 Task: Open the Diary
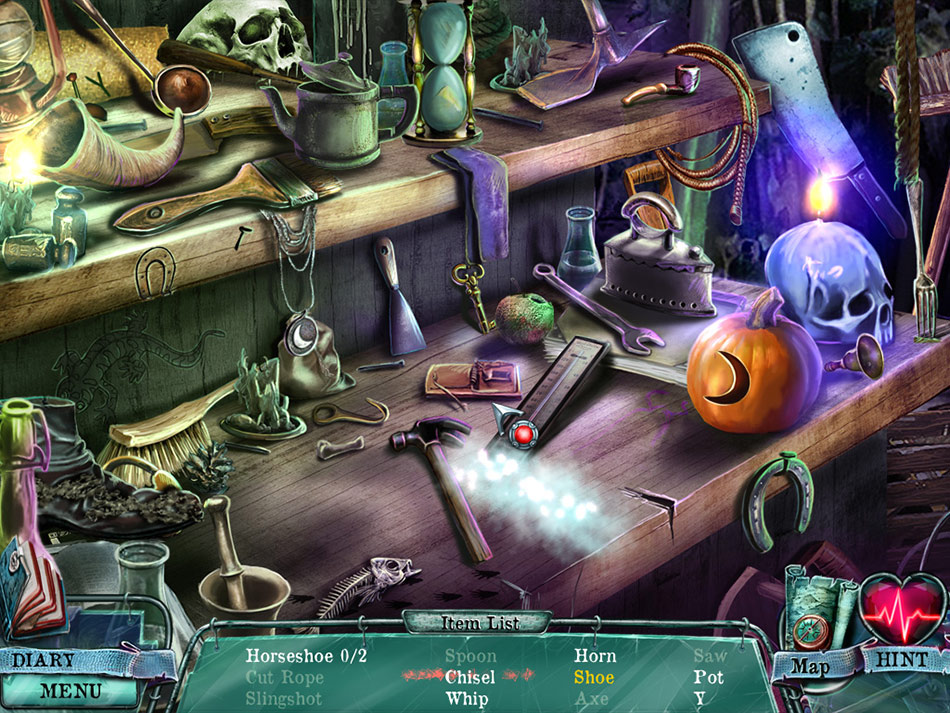point(43,661)
